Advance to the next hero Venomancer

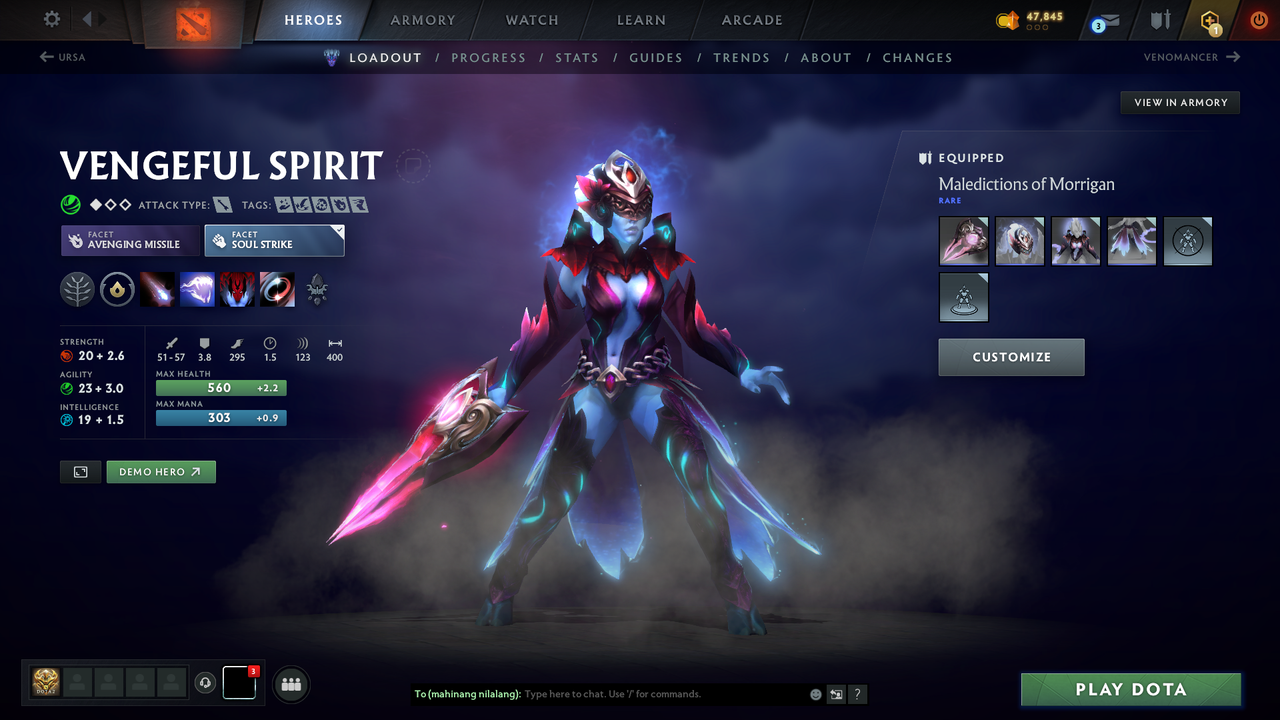1190,57
